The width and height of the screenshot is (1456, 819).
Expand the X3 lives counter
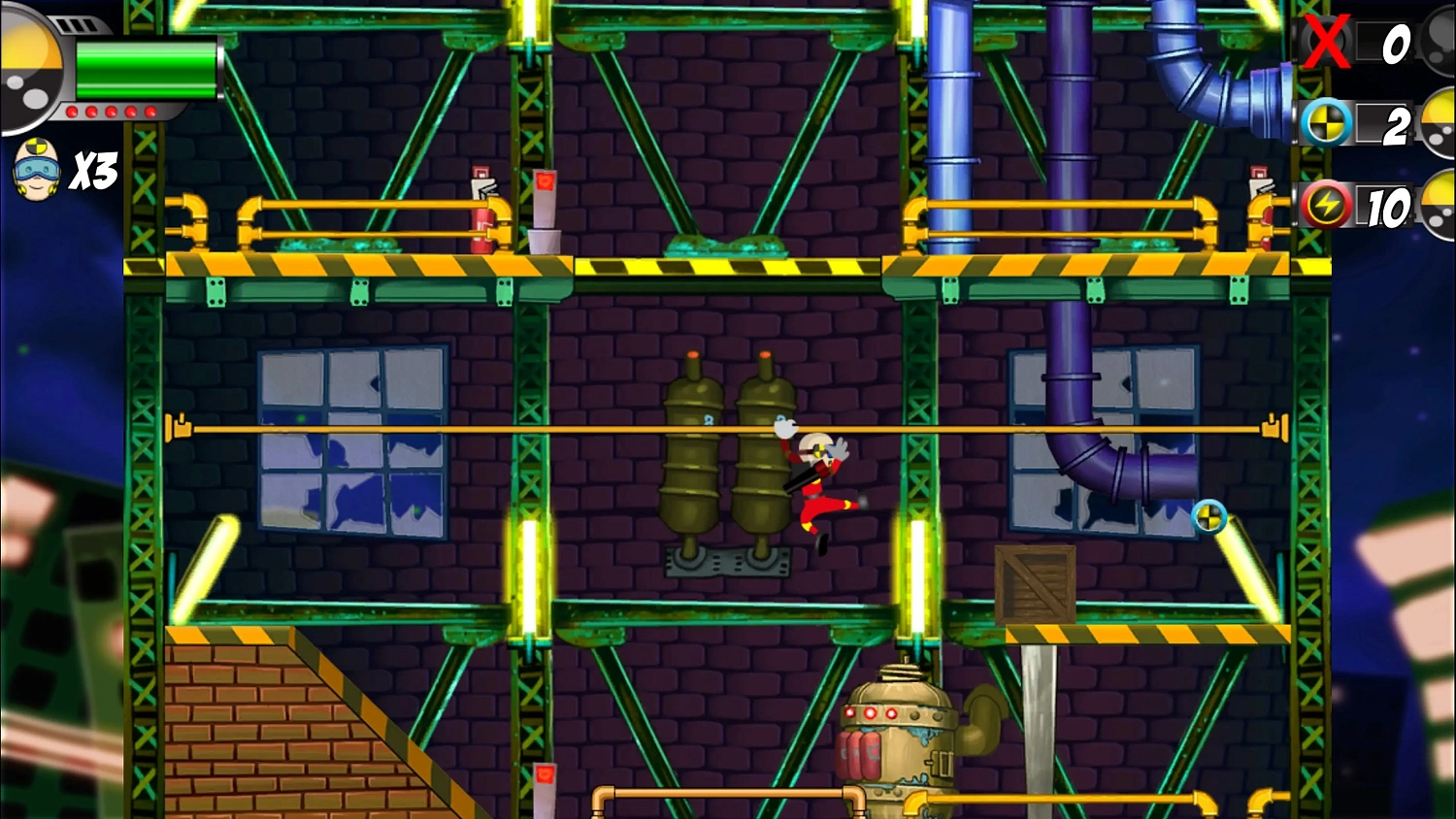93,173
